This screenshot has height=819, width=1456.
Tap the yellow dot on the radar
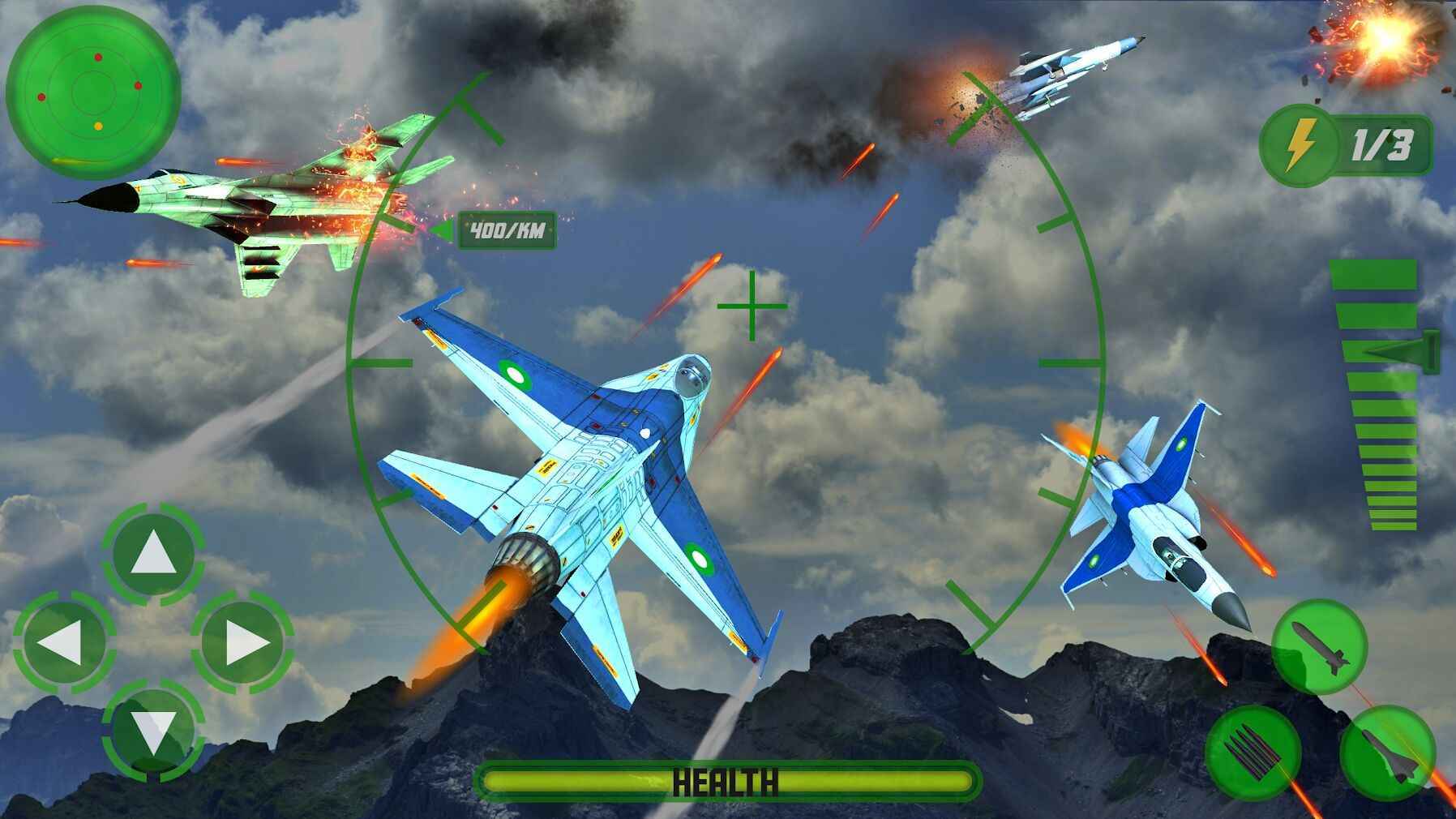tap(98, 126)
